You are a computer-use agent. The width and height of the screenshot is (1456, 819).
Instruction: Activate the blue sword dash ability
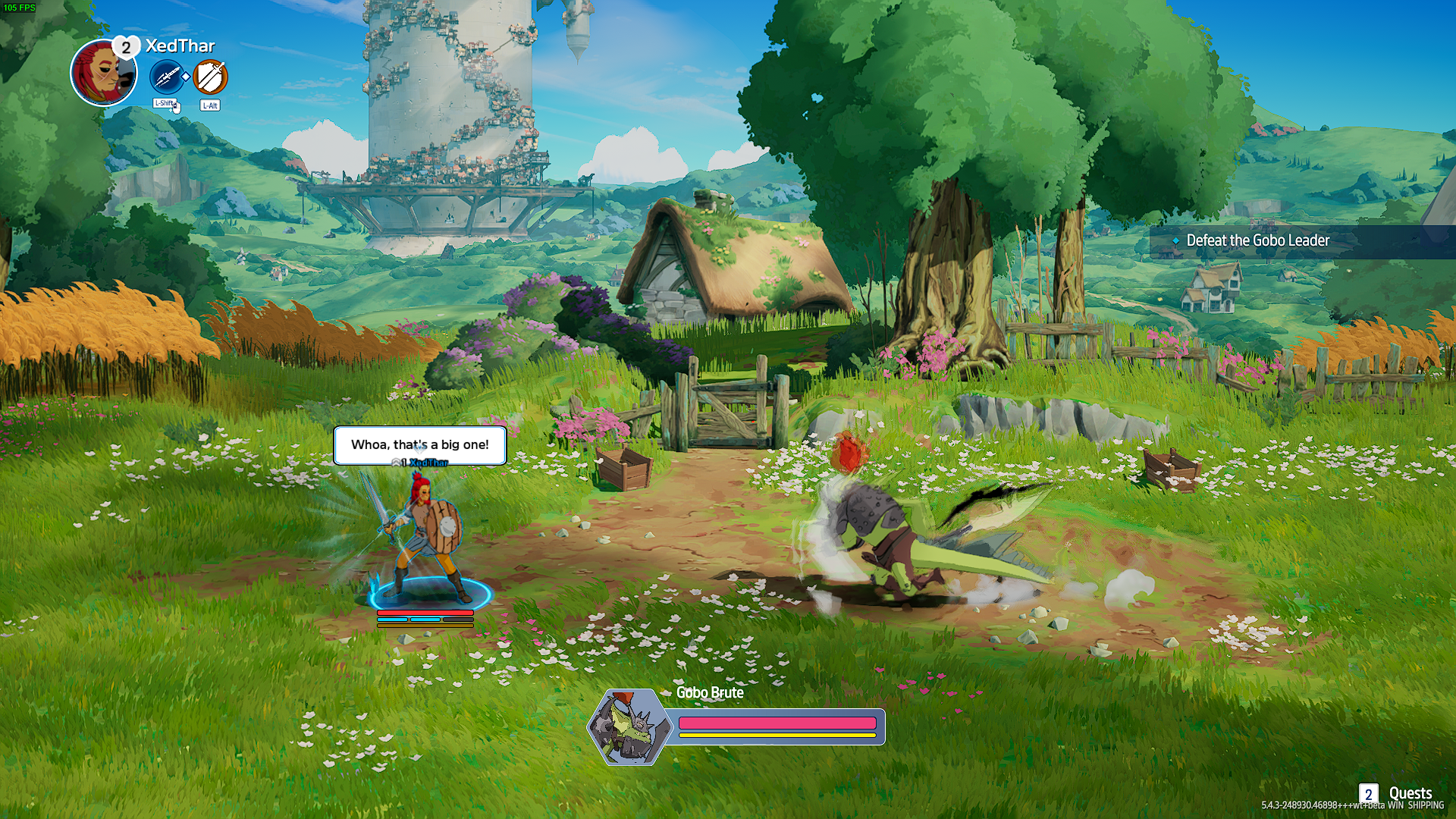[x=167, y=77]
